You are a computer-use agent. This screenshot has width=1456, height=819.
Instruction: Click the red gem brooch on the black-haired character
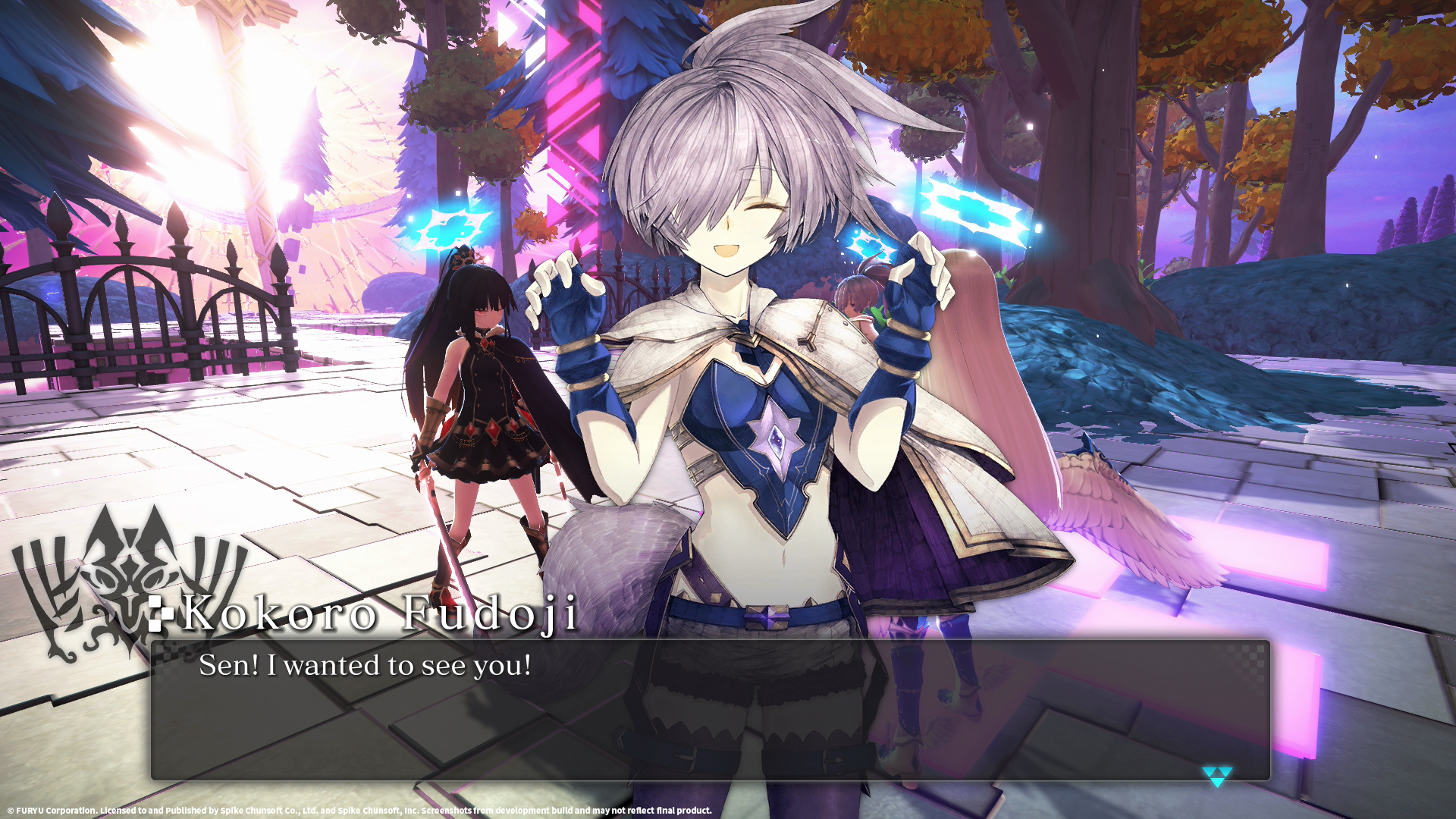click(x=485, y=343)
